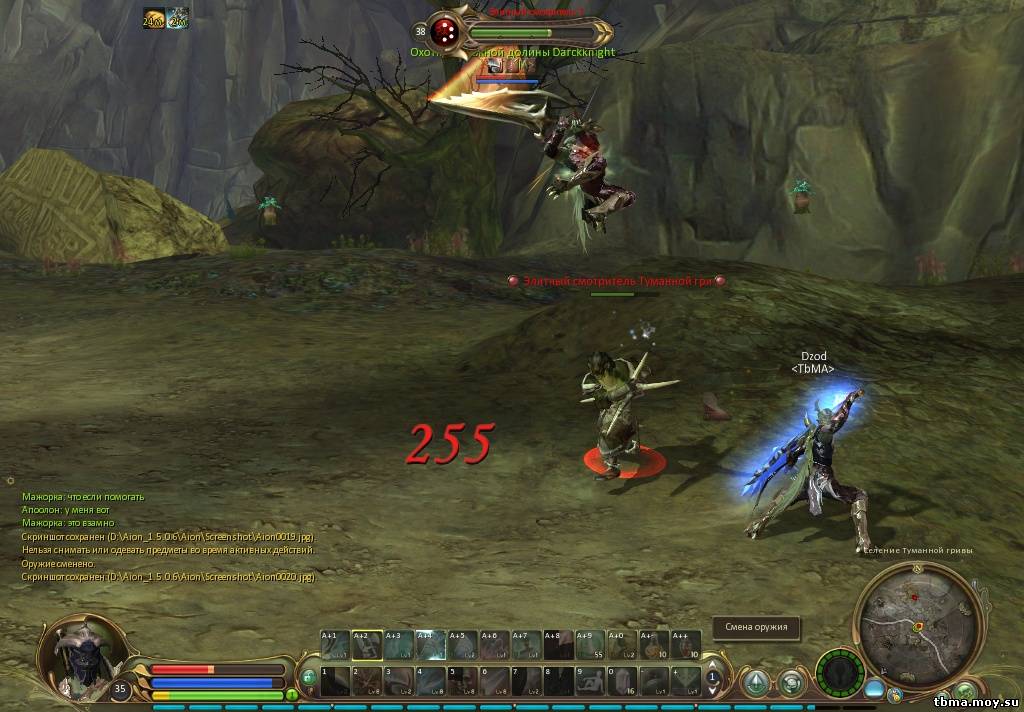Use the seated-figure skill in slot 9
Screen dimensions: 1024x712
pos(591,682)
